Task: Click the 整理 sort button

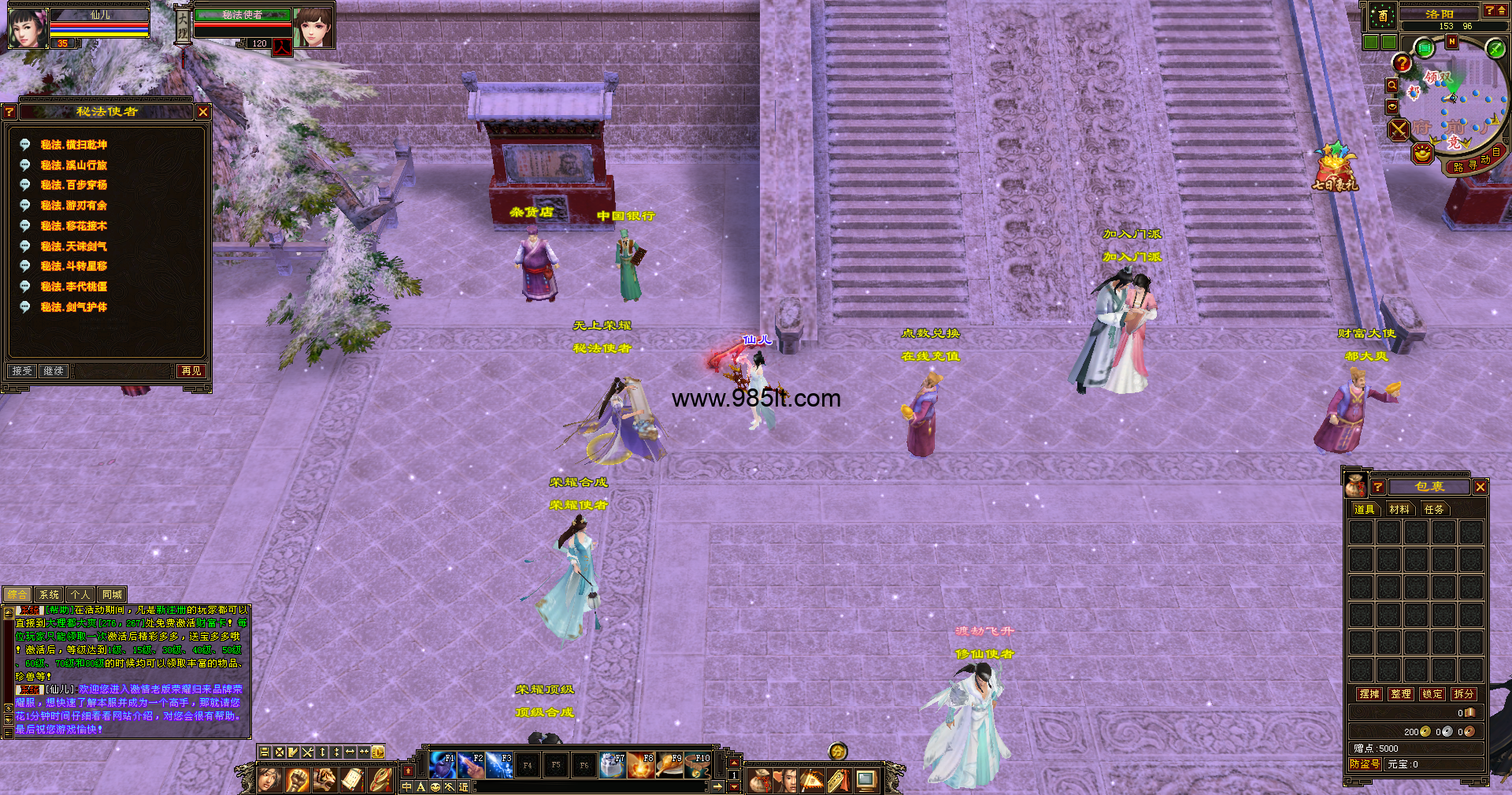Action: (x=1401, y=694)
